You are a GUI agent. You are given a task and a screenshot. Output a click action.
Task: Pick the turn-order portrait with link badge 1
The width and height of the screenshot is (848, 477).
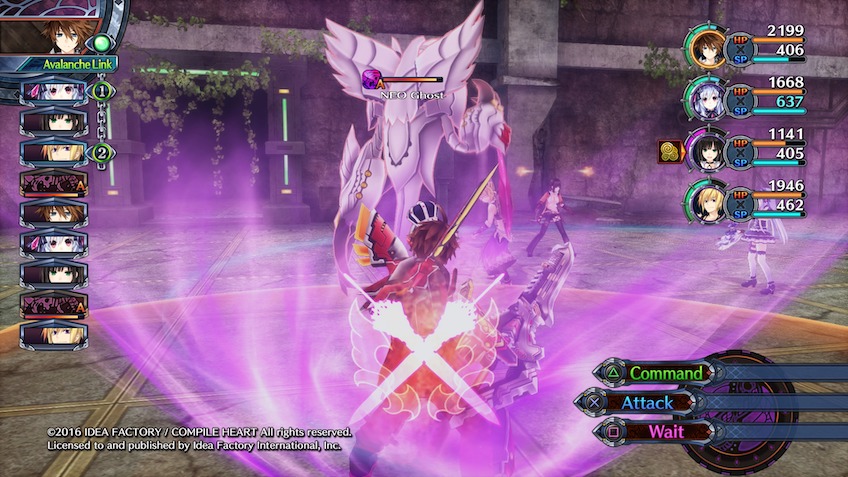pos(53,92)
